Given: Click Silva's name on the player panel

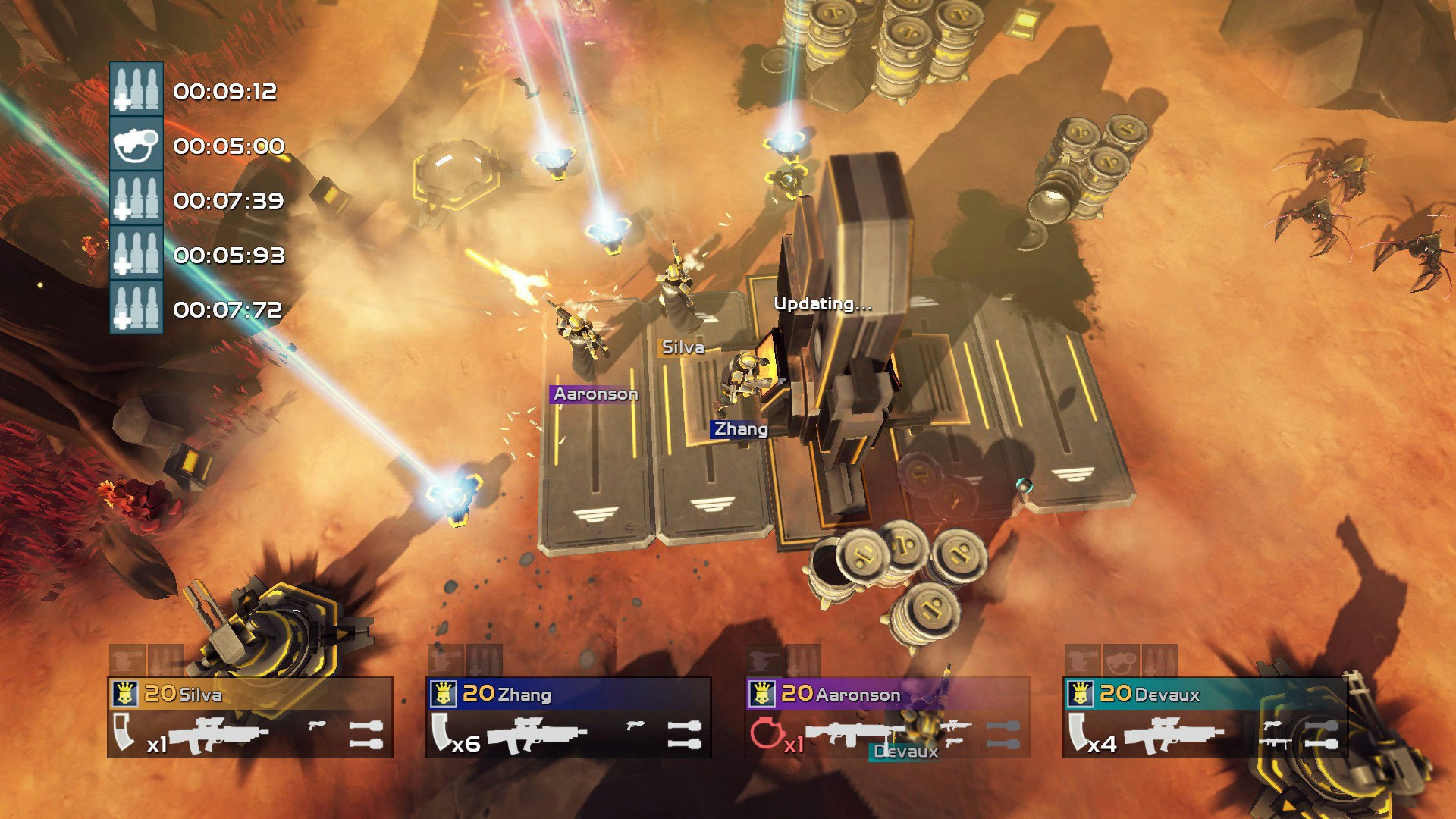Looking at the screenshot, I should (200, 694).
